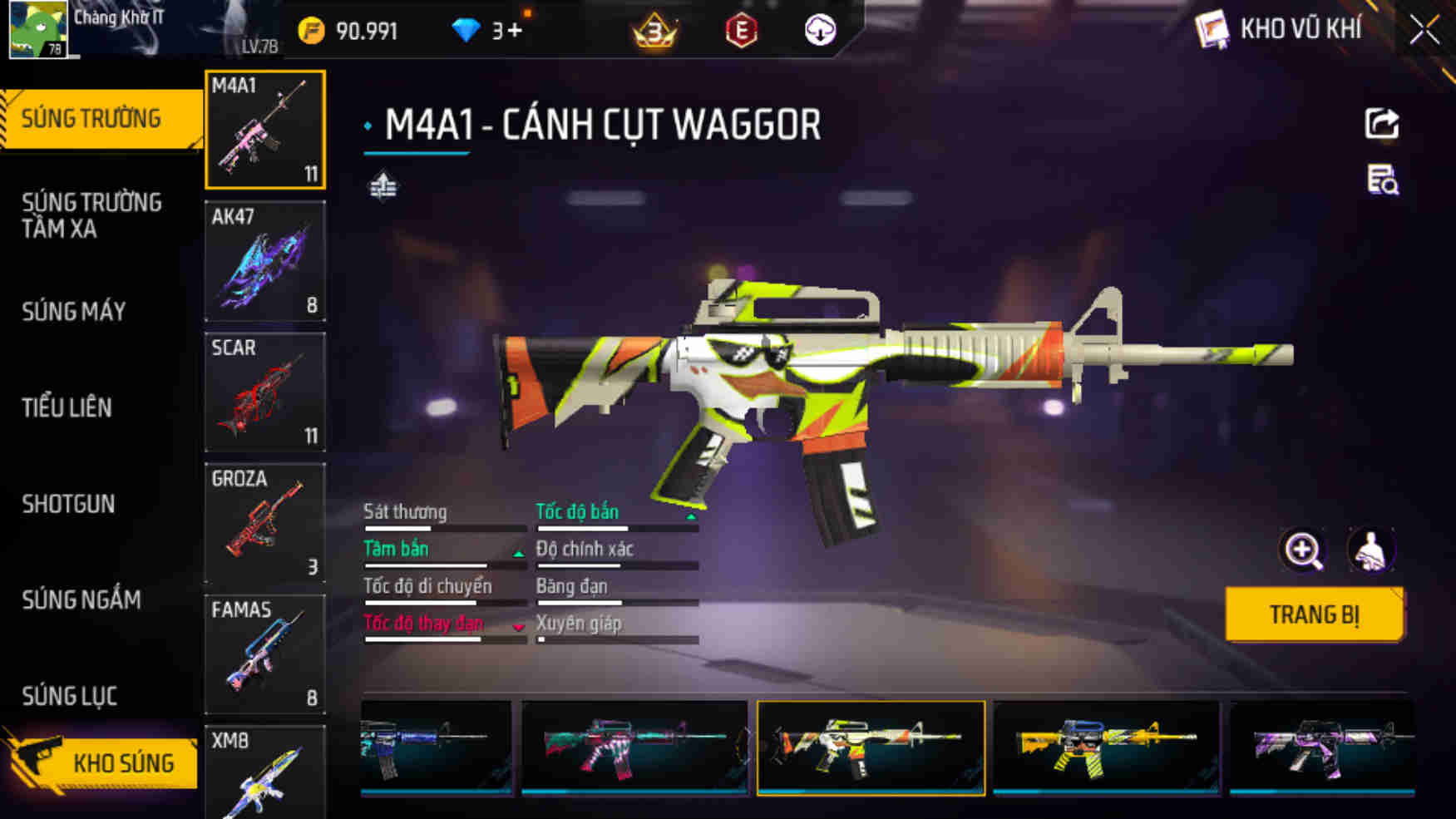
Task: Add diamonds with the plus button
Action: [x=515, y=31]
